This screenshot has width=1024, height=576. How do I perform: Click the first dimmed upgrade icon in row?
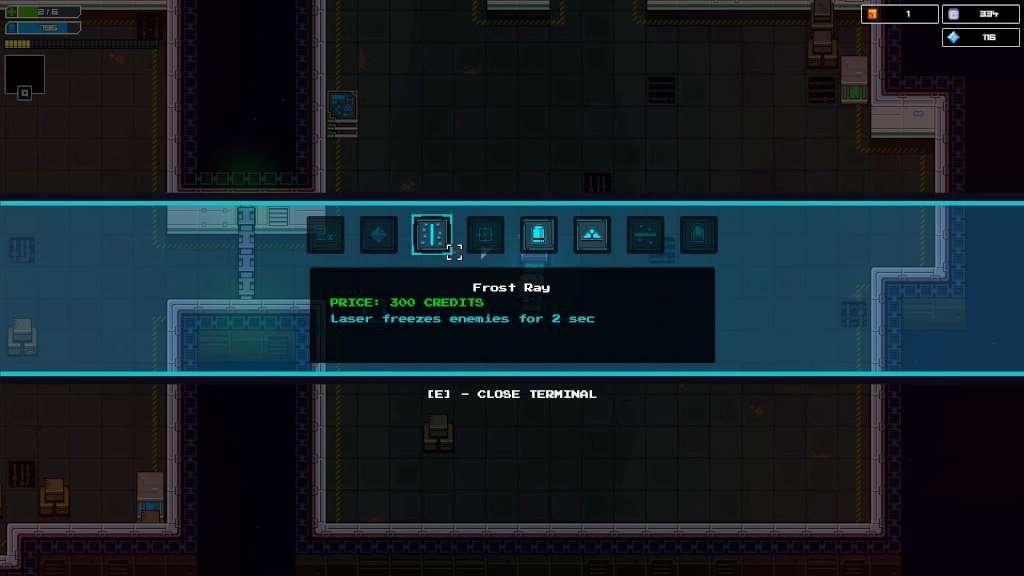coord(325,235)
